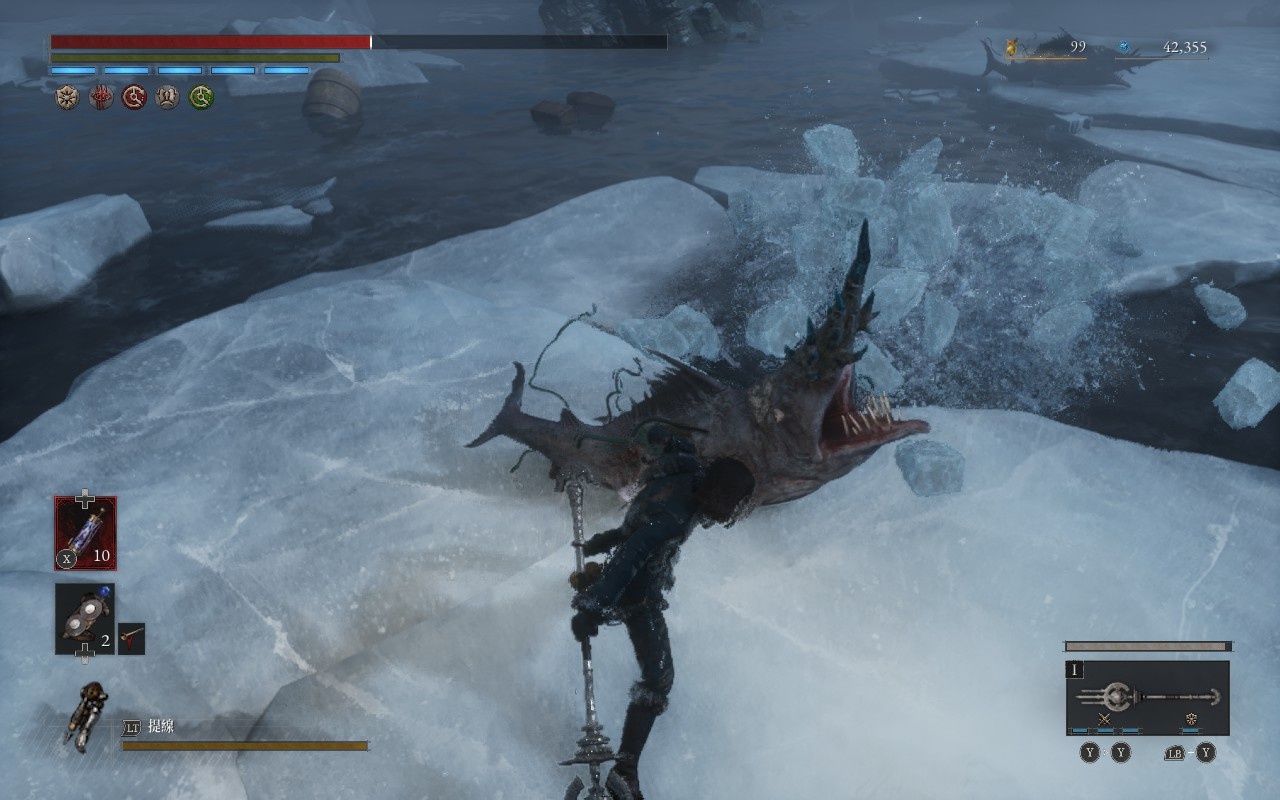Click the small horn sub-item icon
Viewport: 1280px width, 800px height.
point(131,638)
